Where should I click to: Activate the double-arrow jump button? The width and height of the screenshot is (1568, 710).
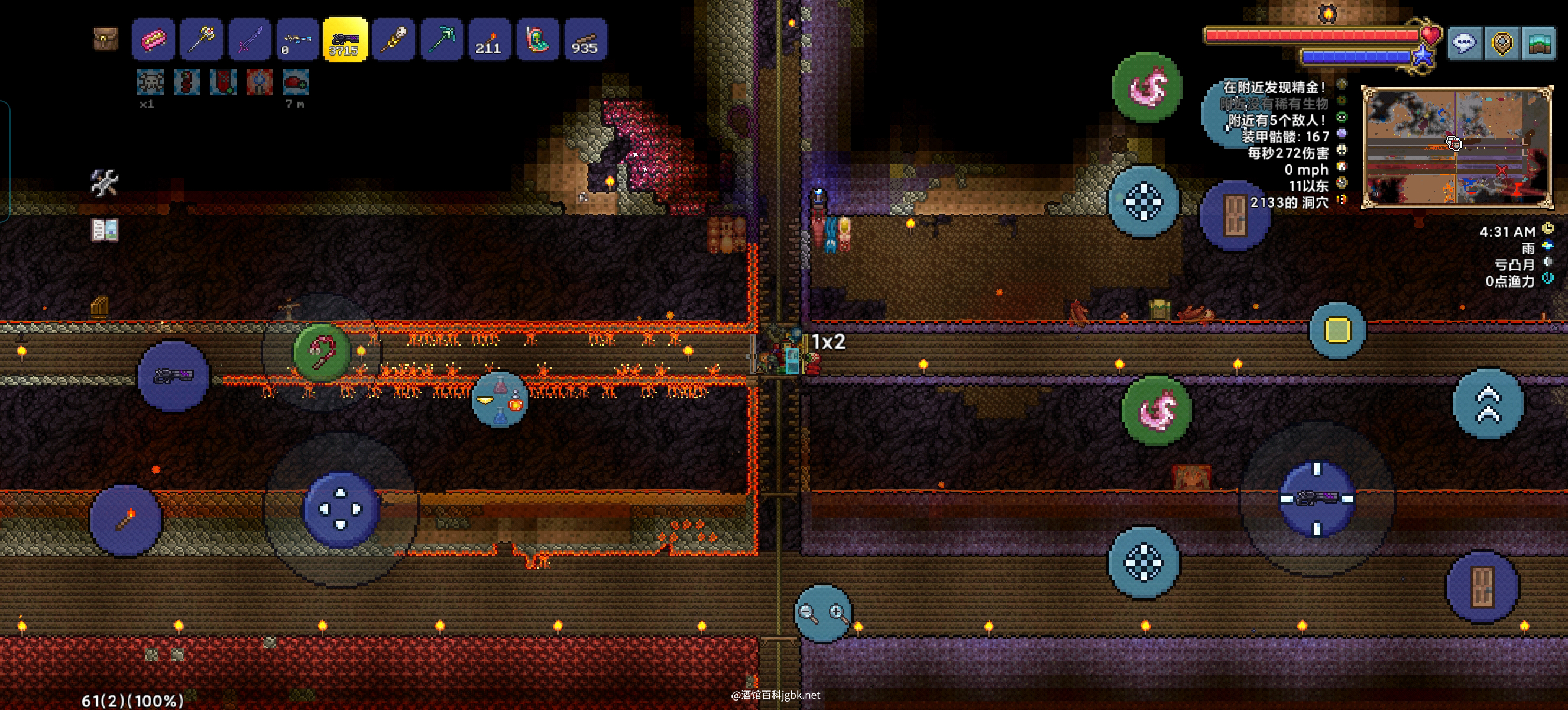click(x=1488, y=404)
